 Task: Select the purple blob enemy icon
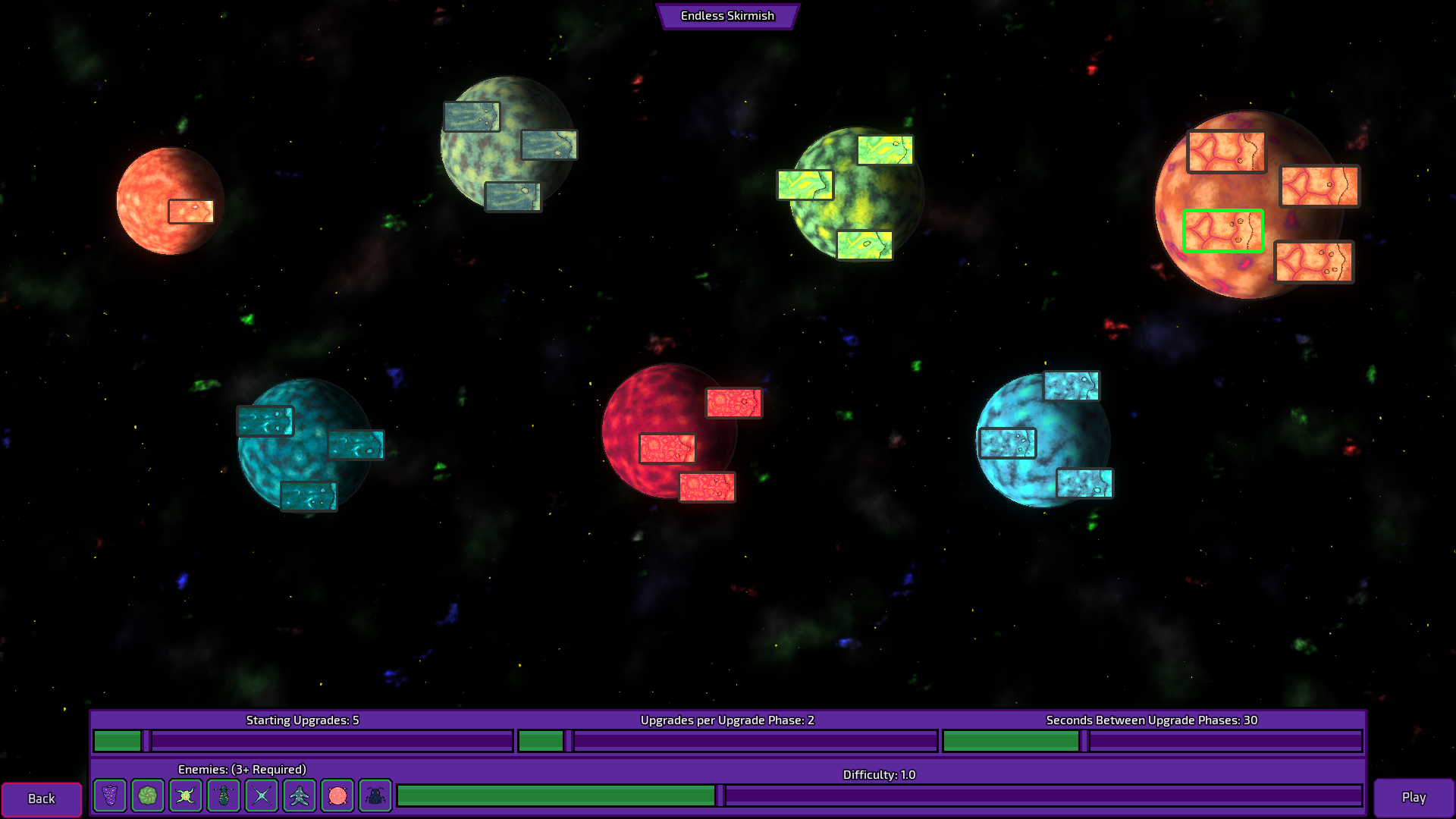tap(109, 795)
